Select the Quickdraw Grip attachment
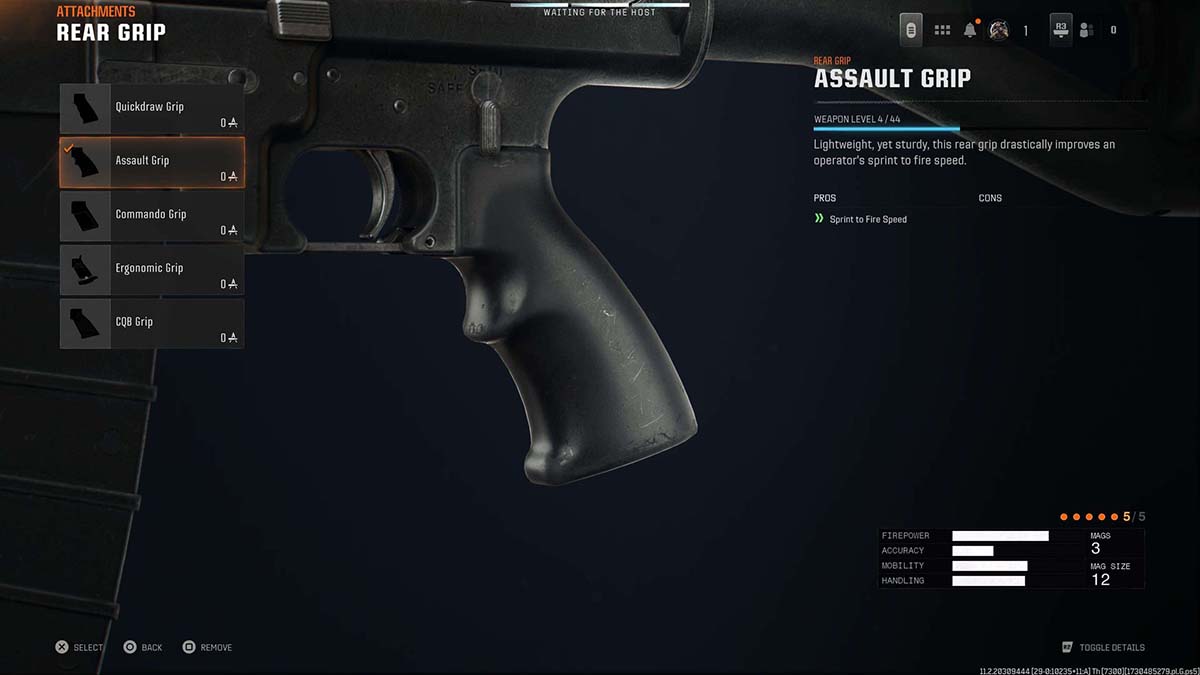The width and height of the screenshot is (1200, 675). pos(151,108)
